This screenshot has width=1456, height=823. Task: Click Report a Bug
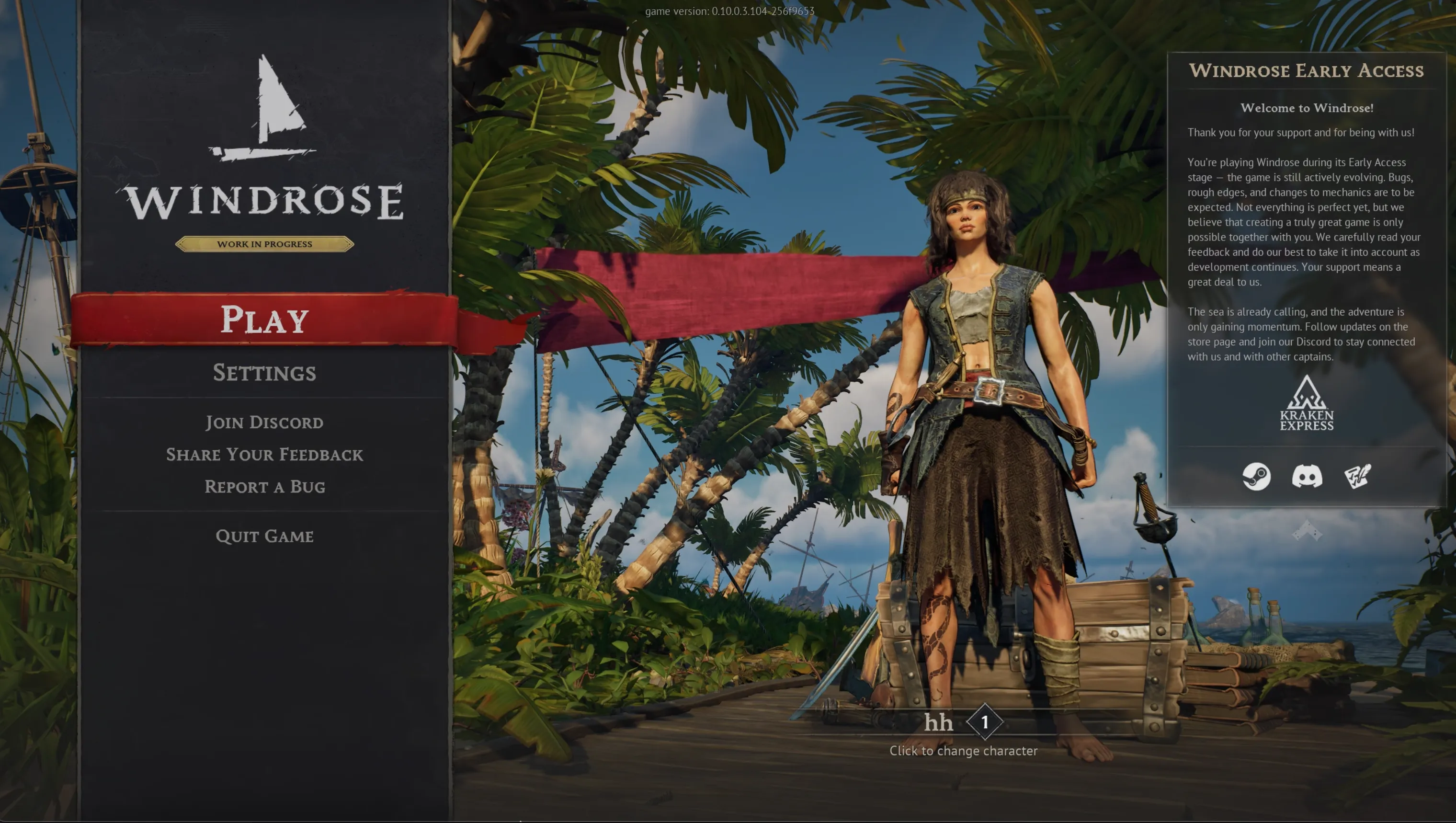coord(265,487)
